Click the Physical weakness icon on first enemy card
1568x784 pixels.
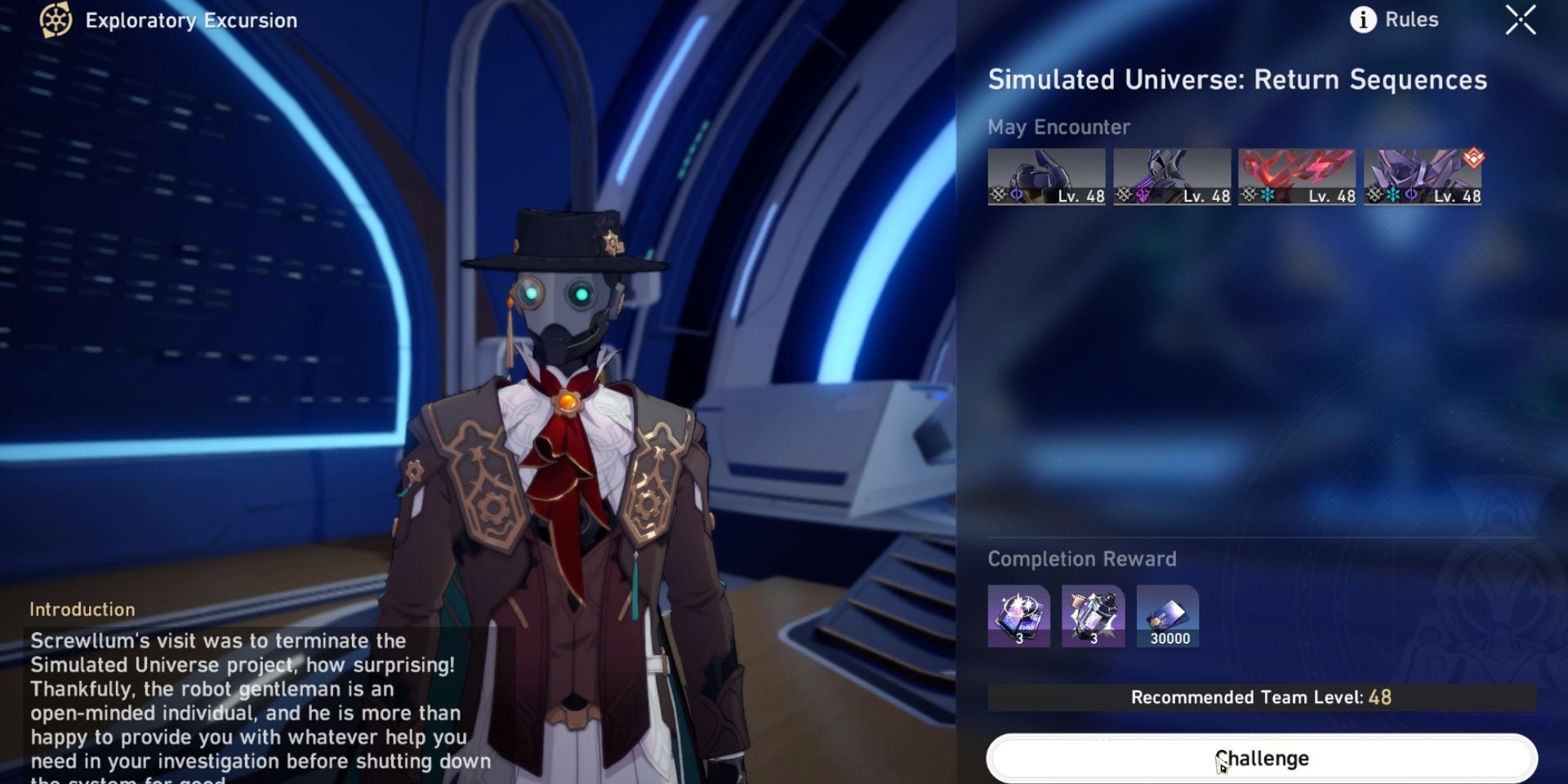click(997, 194)
